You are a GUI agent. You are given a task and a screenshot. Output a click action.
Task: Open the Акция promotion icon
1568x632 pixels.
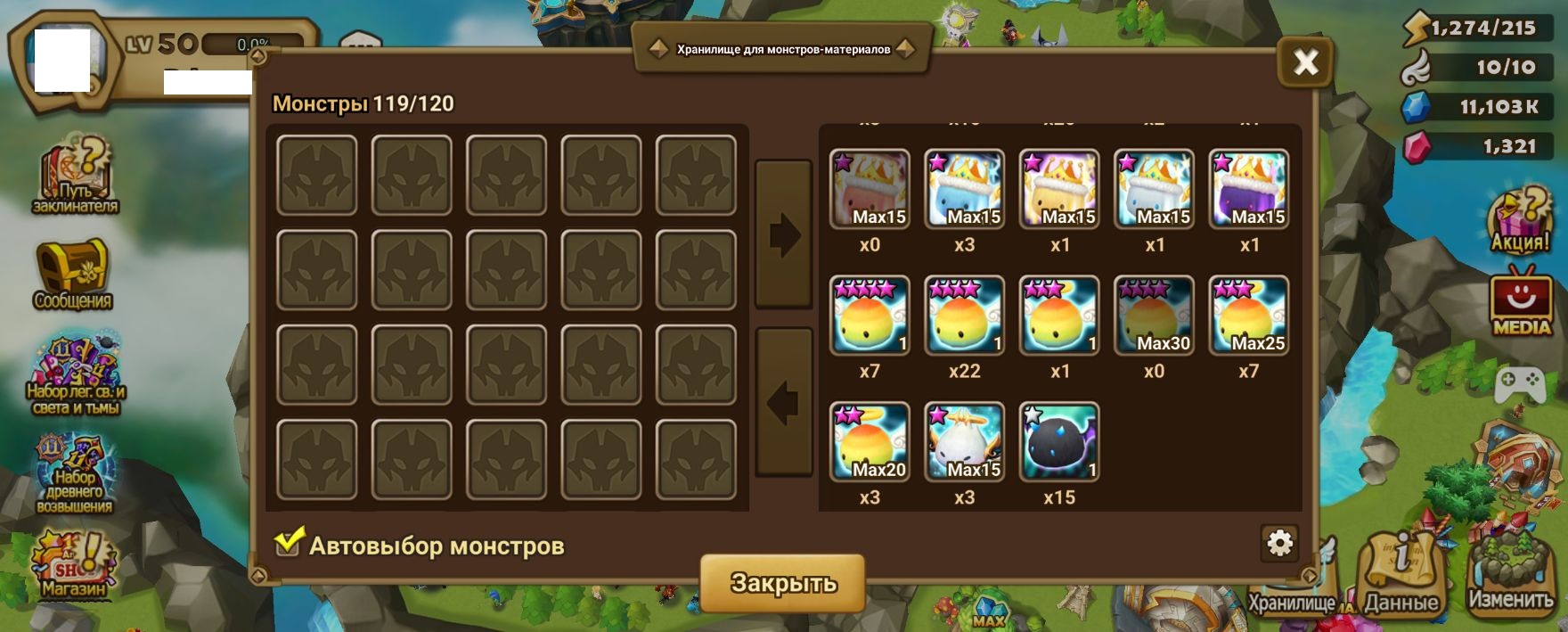click(1521, 221)
